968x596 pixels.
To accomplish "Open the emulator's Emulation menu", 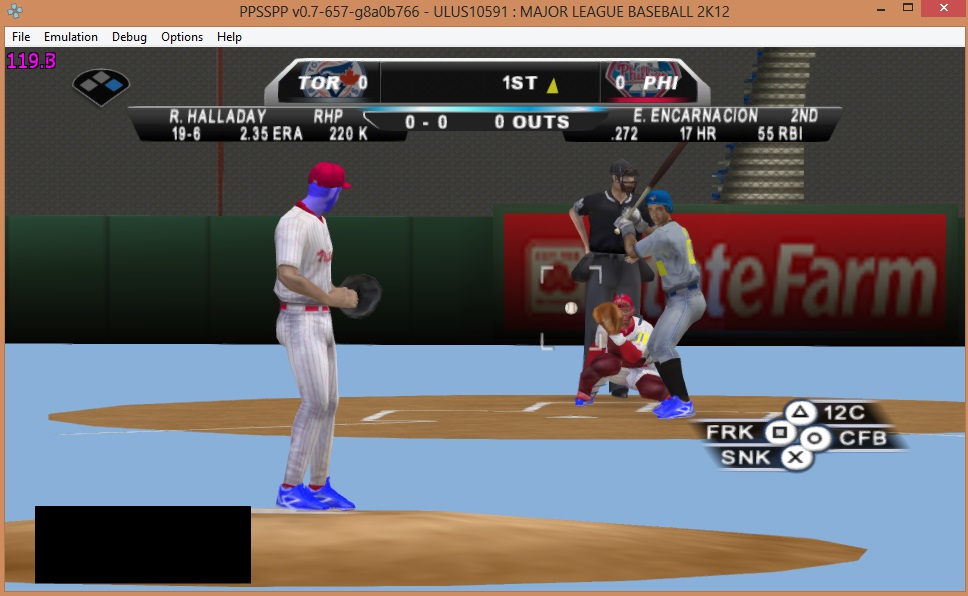I will coord(71,37).
